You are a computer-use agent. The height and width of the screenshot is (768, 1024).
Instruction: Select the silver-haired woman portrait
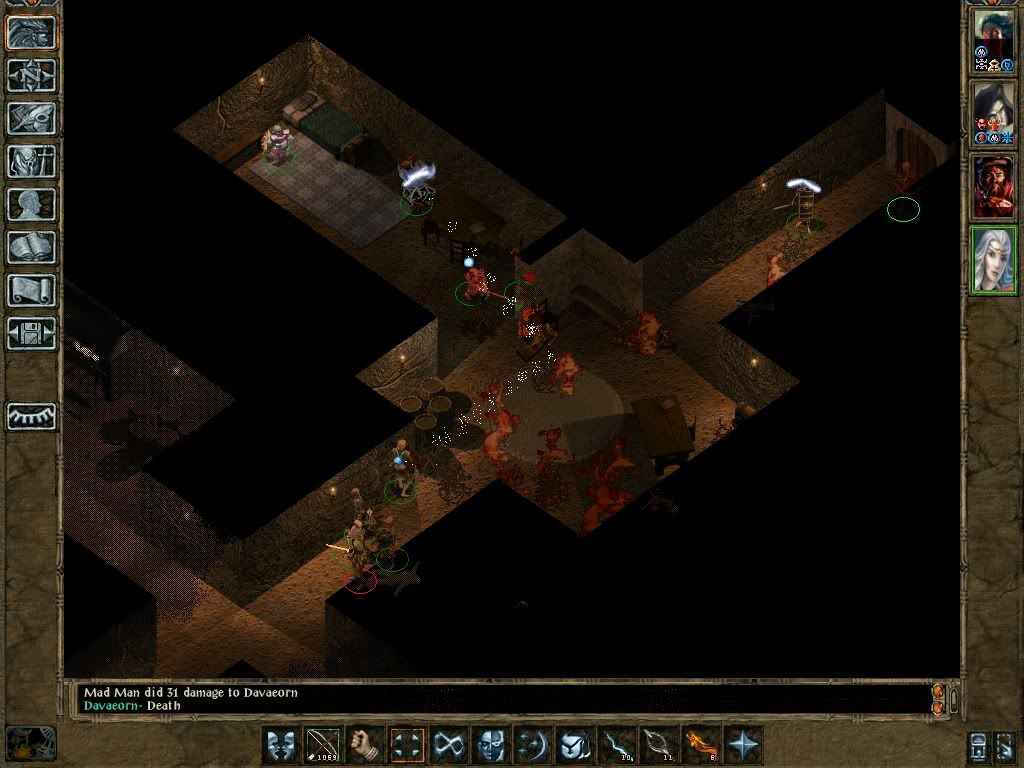click(994, 260)
